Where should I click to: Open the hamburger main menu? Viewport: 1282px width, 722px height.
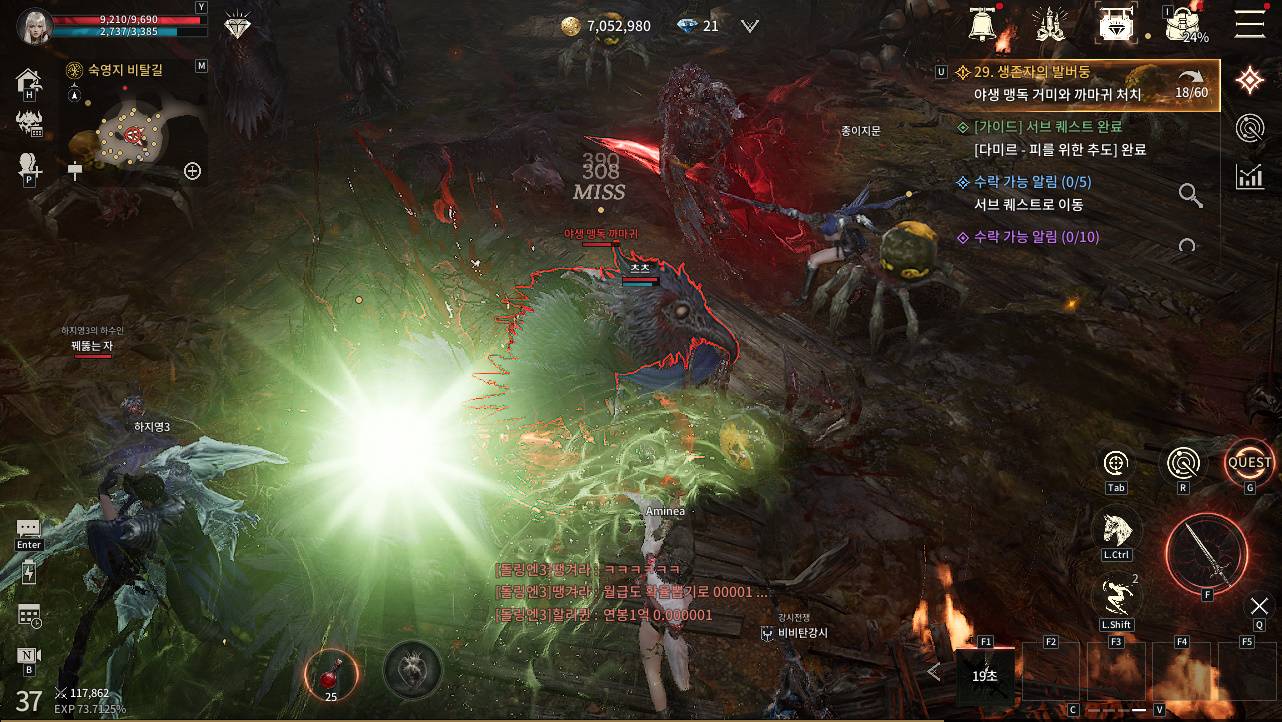1249,23
